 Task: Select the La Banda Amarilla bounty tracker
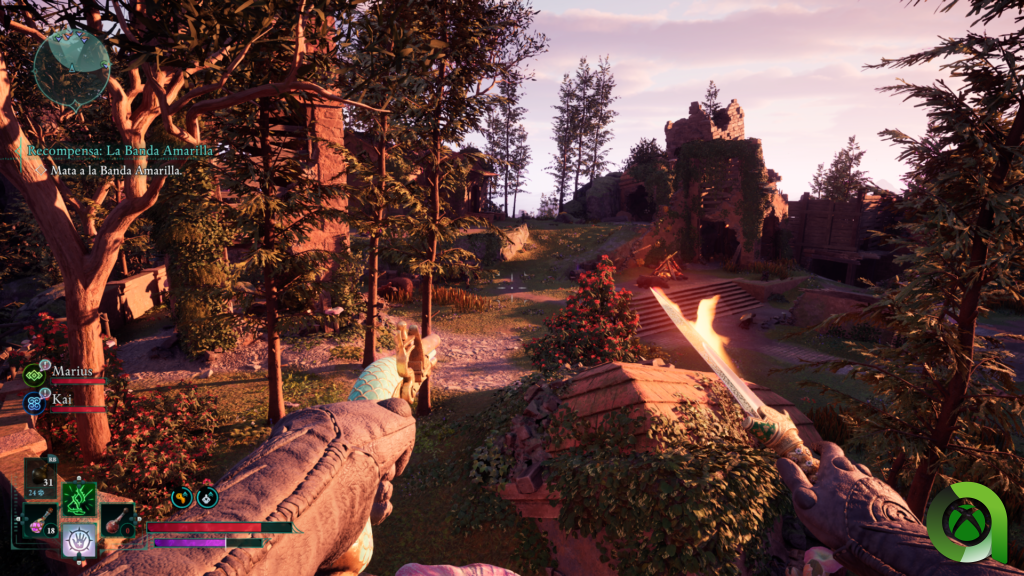[120, 151]
